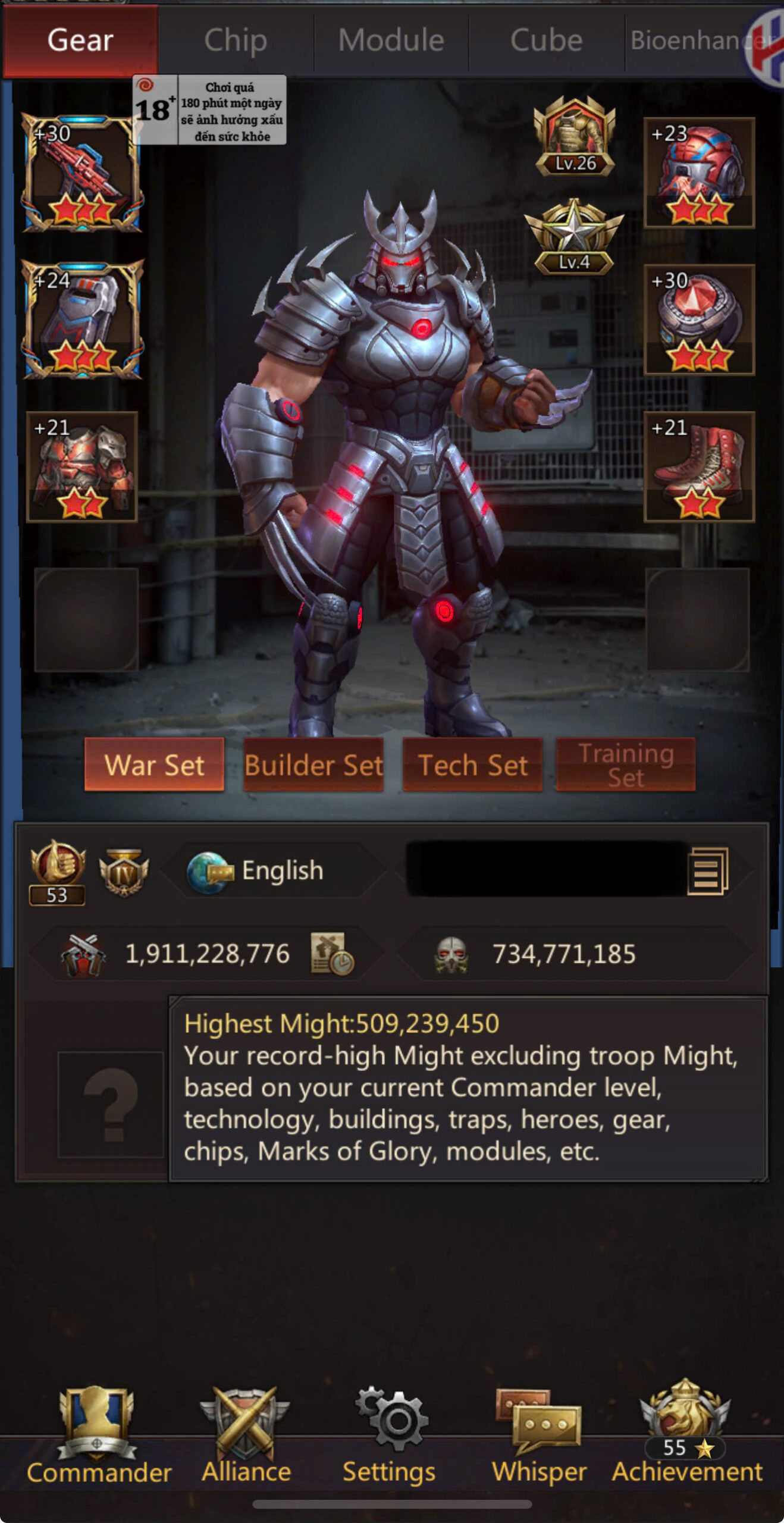The height and width of the screenshot is (1523, 784).
Task: Inspect the +21 red boots slot
Action: click(x=699, y=467)
